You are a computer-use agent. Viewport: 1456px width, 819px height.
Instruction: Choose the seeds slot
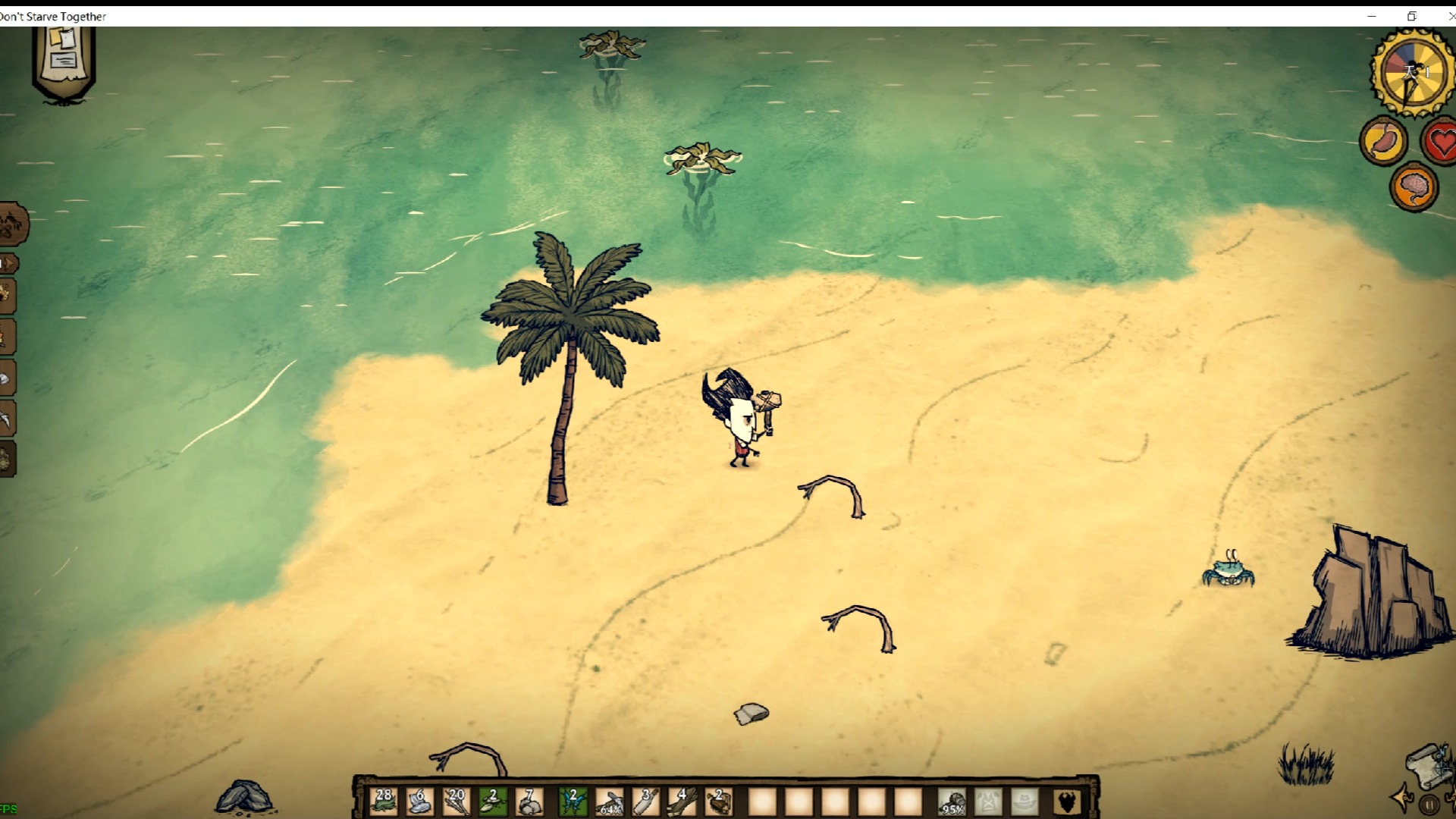(x=493, y=801)
